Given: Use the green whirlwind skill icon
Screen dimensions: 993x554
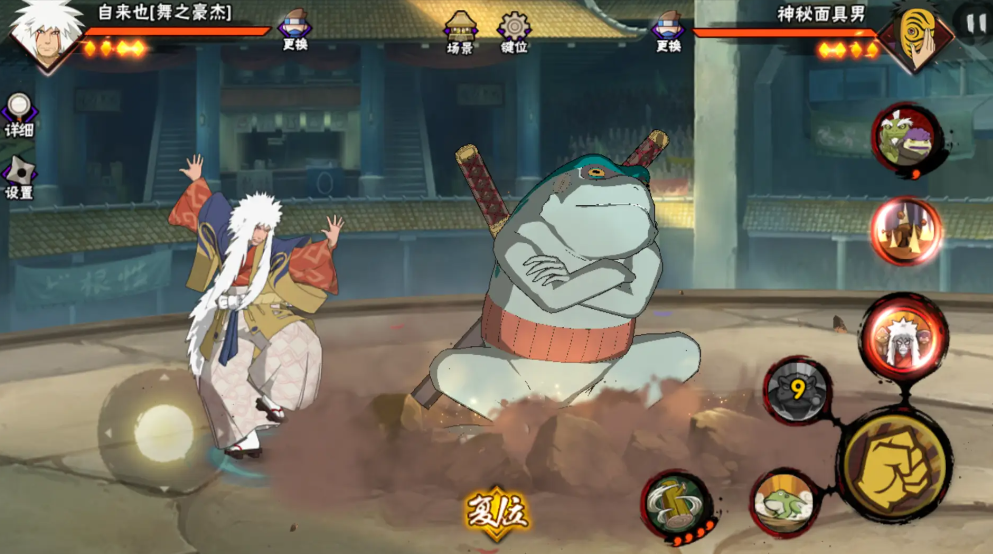Looking at the screenshot, I should tap(677, 506).
